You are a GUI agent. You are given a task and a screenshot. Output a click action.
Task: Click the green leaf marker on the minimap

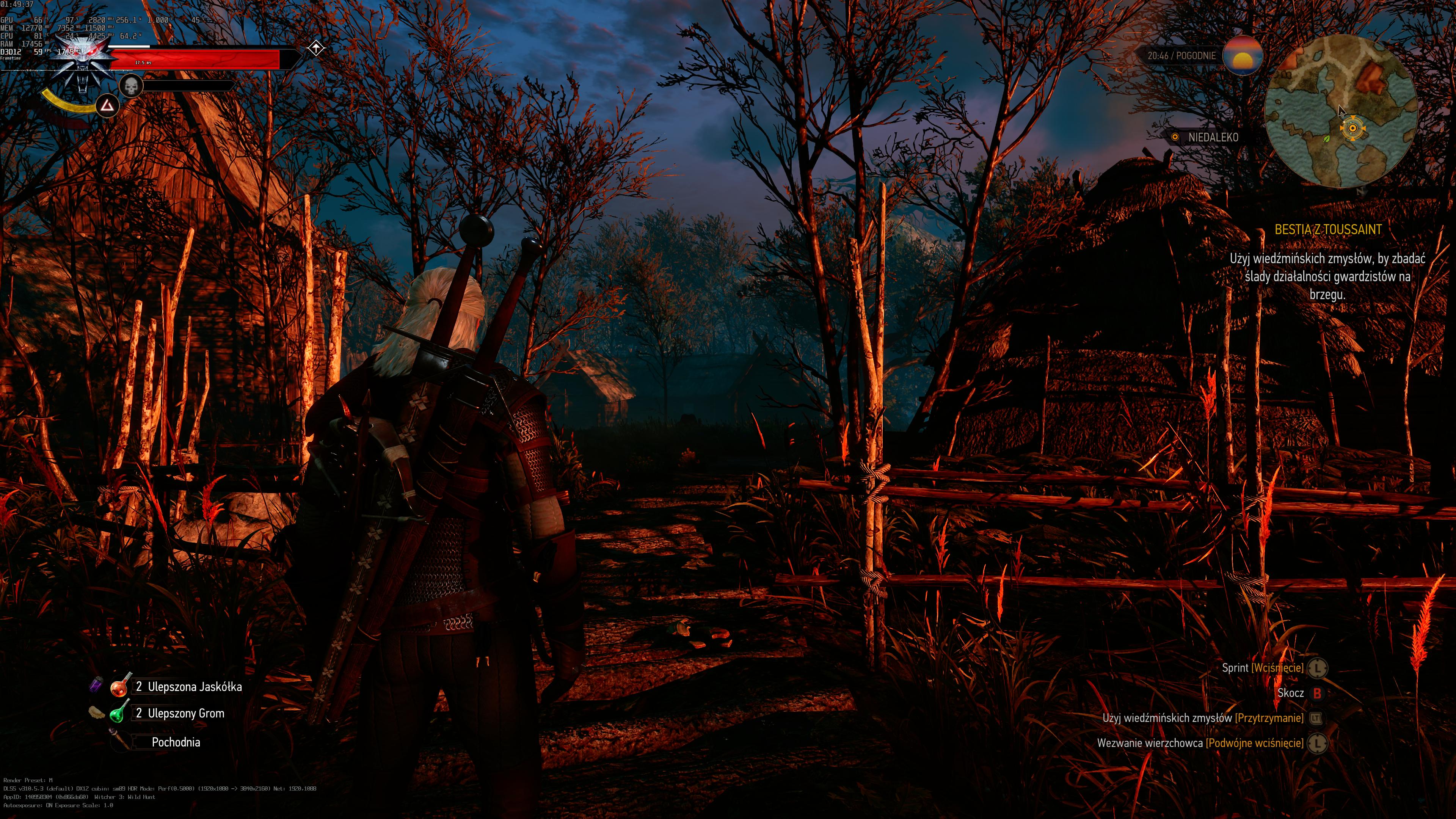coord(1327,138)
